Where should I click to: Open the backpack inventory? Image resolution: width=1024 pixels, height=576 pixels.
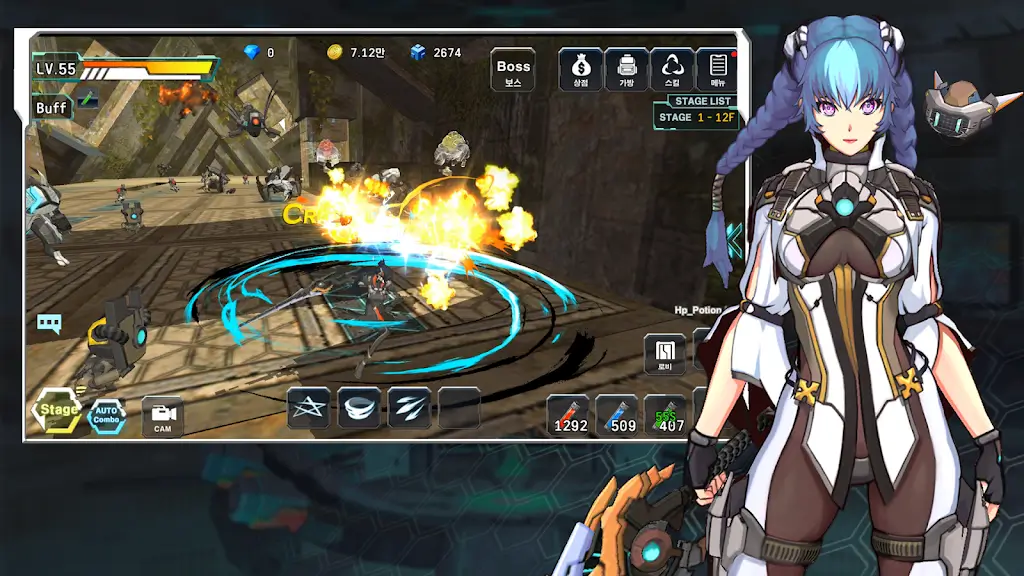coord(626,70)
